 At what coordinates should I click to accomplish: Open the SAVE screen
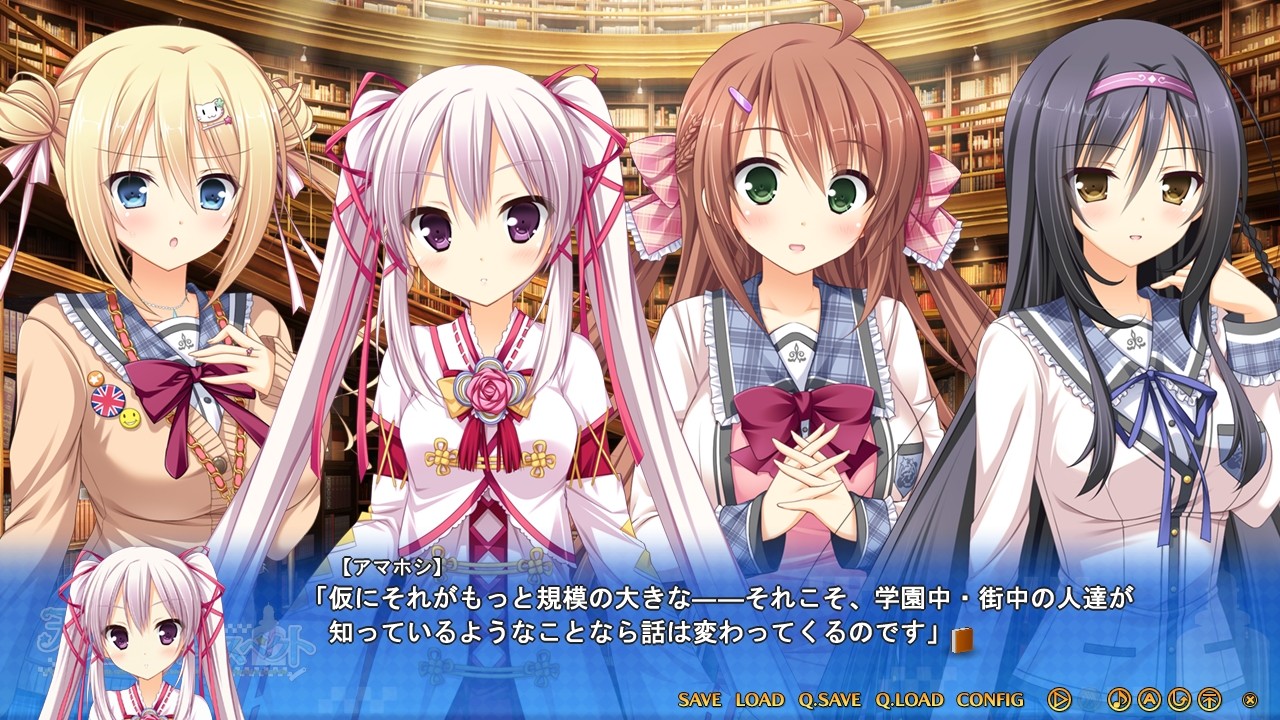click(700, 702)
